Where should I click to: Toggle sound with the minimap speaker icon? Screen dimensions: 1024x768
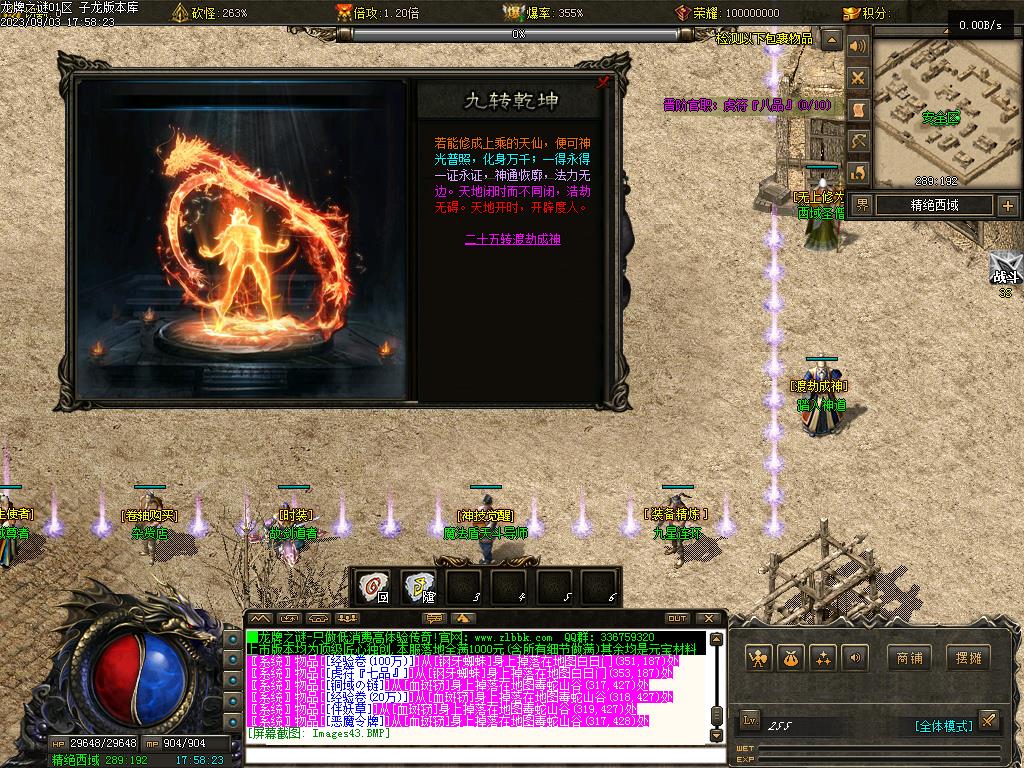point(857,46)
